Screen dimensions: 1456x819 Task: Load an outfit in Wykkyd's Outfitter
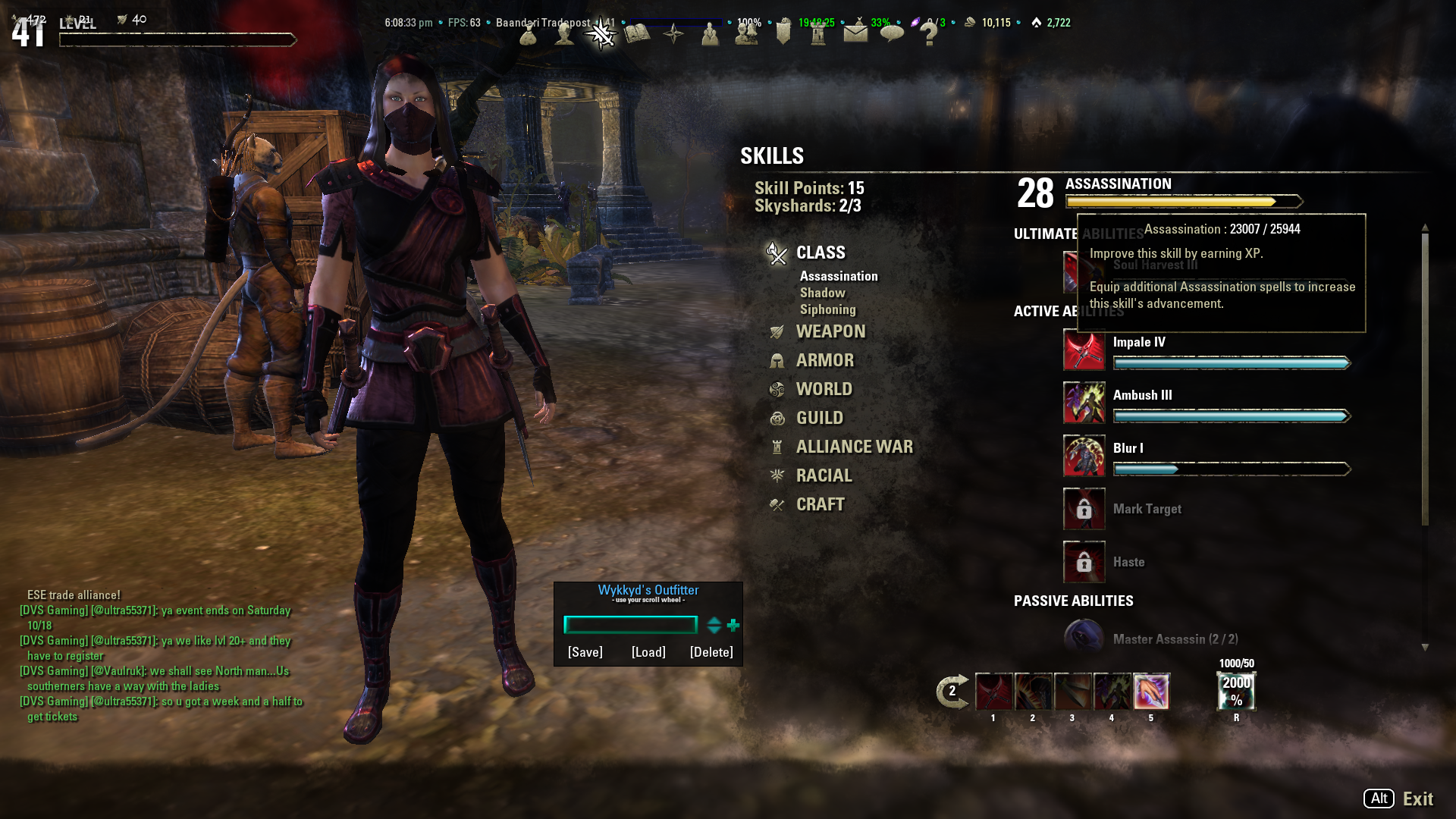click(x=648, y=652)
